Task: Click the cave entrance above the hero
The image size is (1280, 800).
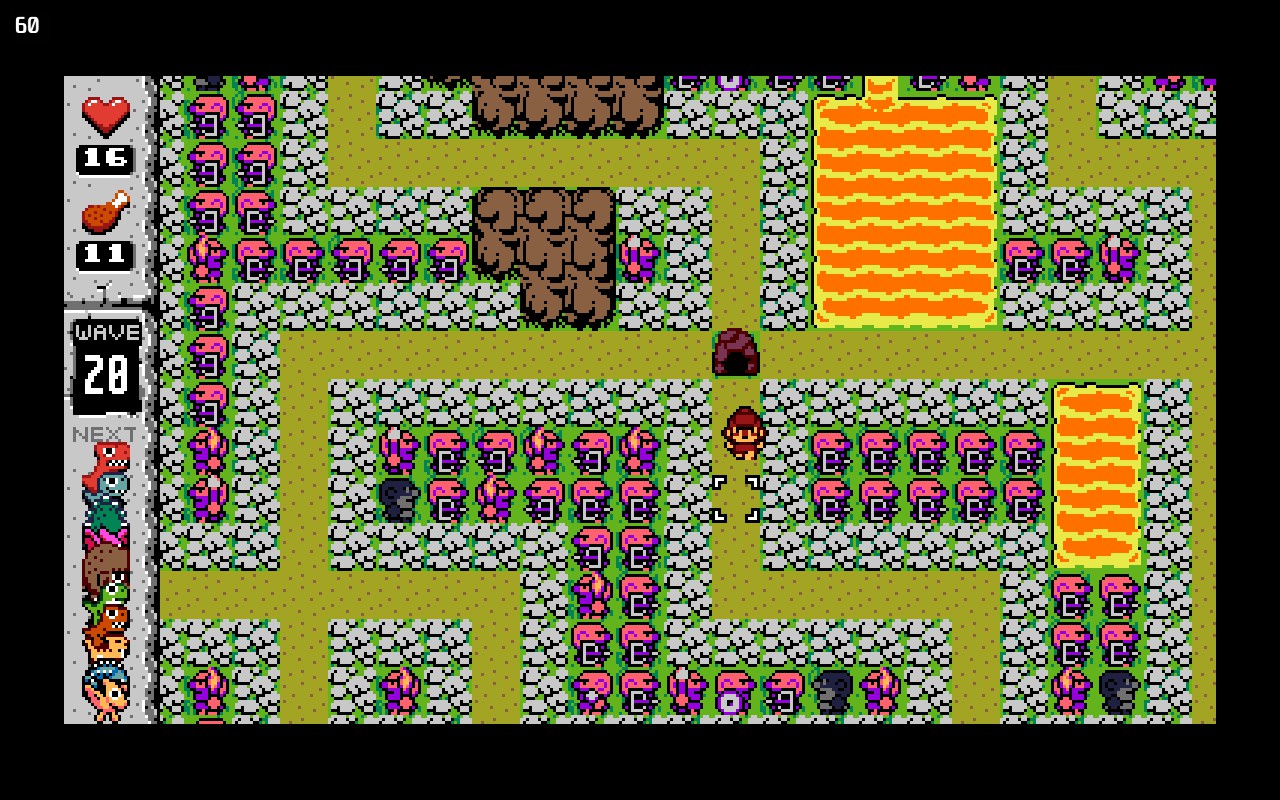Action: click(736, 352)
